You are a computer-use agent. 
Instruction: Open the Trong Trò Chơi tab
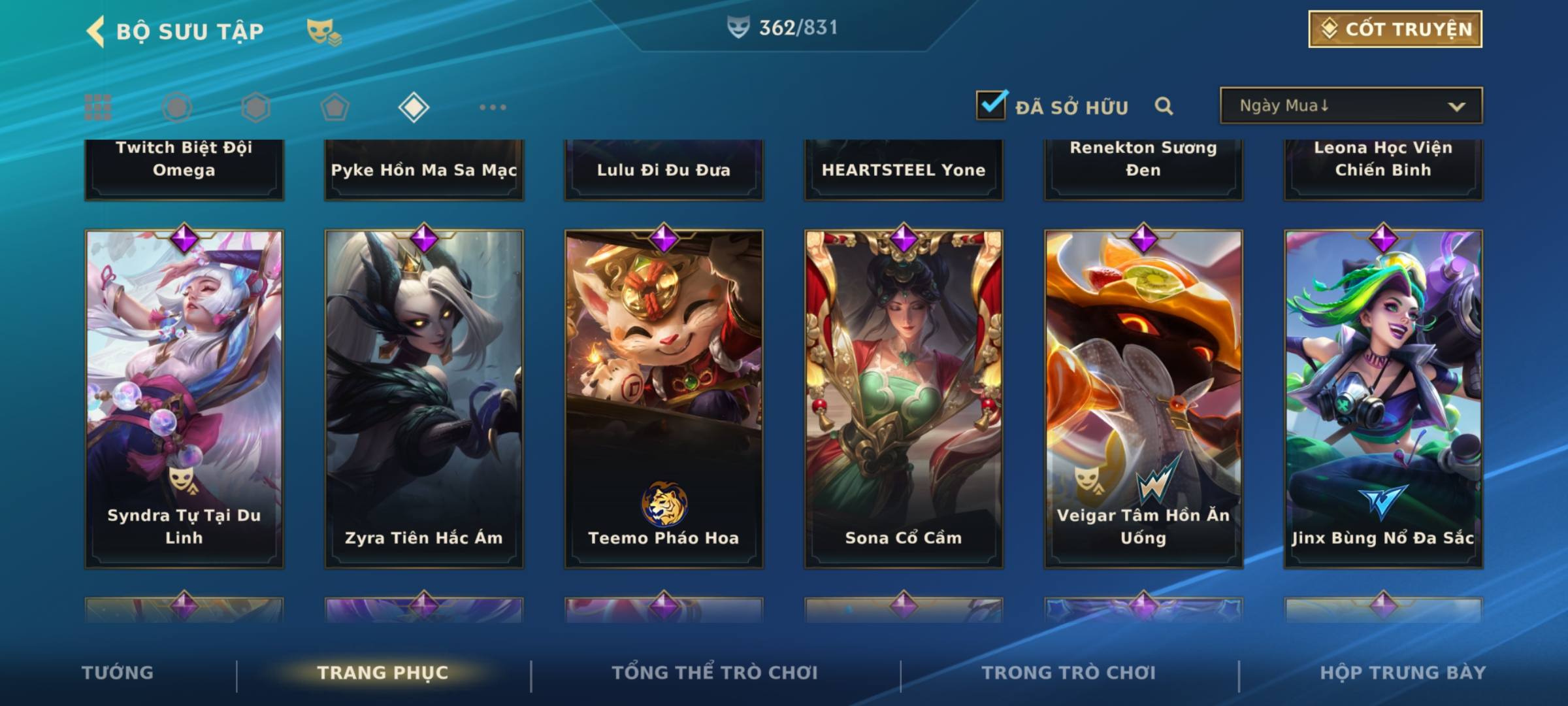click(1069, 673)
